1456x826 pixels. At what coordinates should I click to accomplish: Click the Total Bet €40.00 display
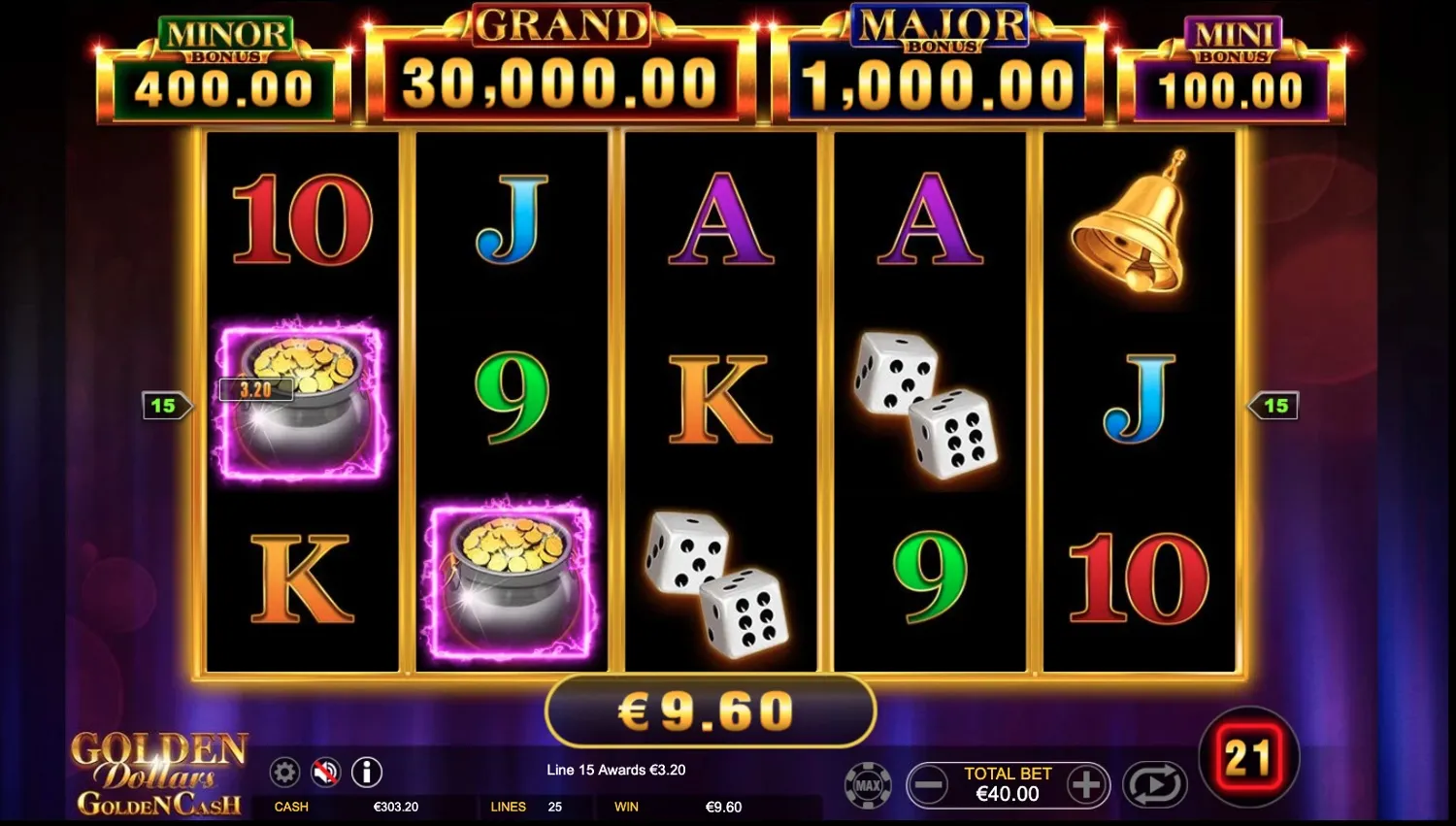(x=1008, y=784)
